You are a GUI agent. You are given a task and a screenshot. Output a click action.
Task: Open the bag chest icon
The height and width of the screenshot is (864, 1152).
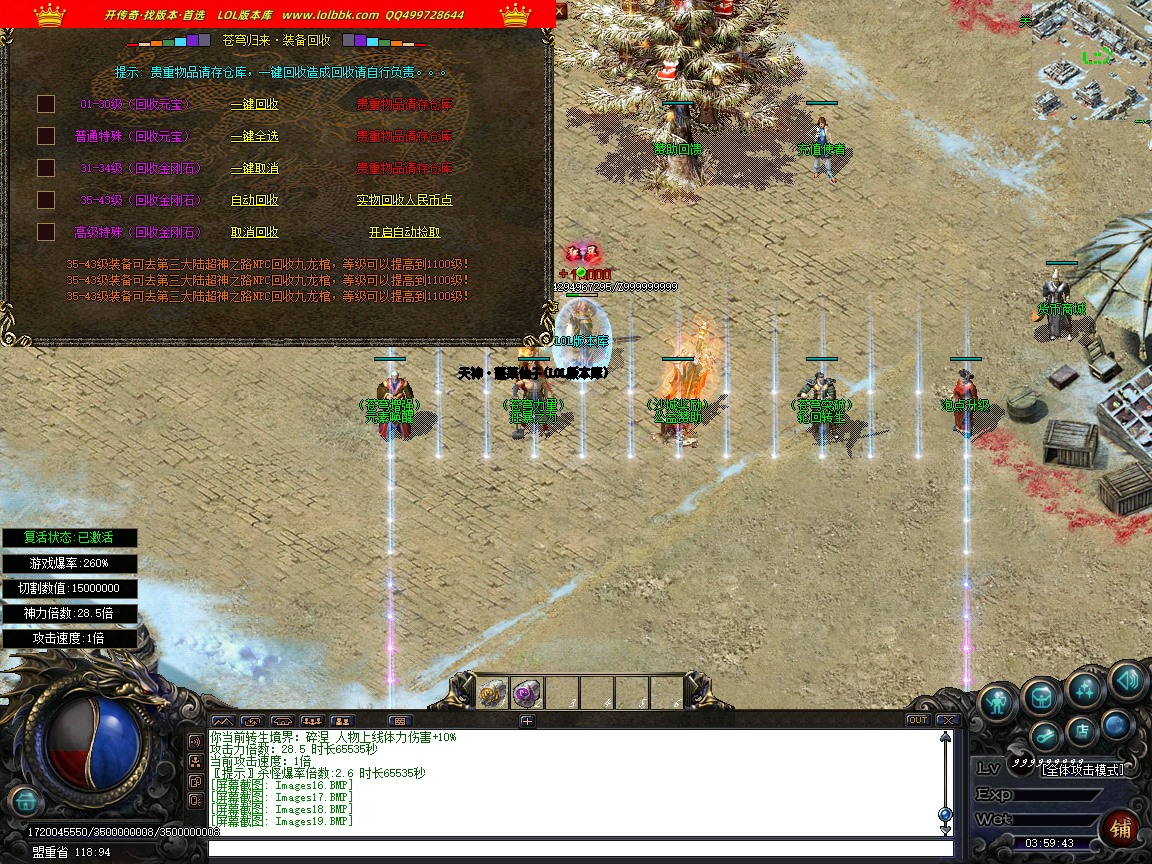point(1041,694)
